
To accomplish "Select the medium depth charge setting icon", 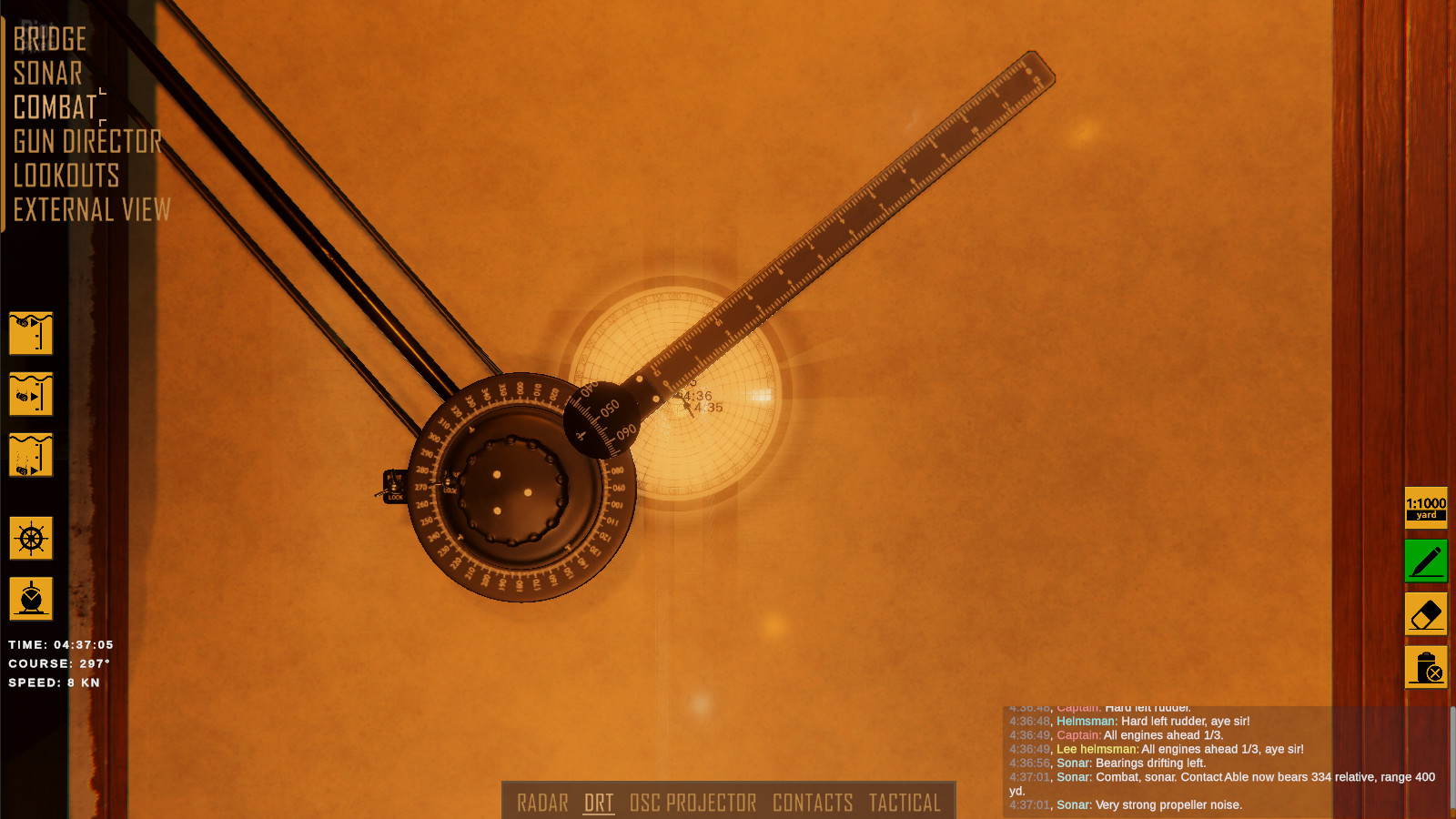I will (x=31, y=394).
